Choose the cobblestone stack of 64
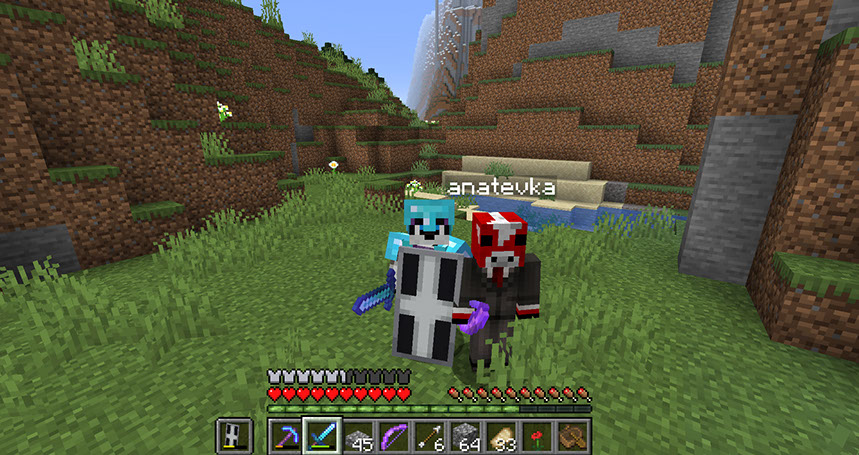This screenshot has height=455, width=859. [x=466, y=435]
